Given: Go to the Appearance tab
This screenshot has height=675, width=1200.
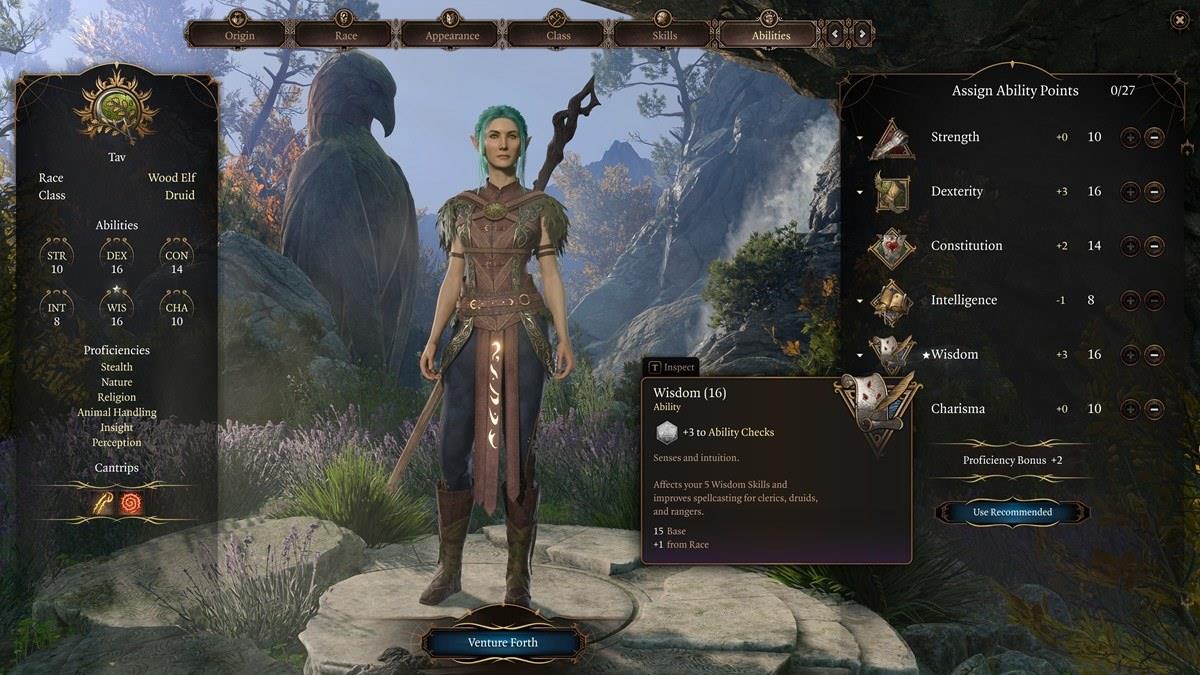Looking at the screenshot, I should point(452,34).
